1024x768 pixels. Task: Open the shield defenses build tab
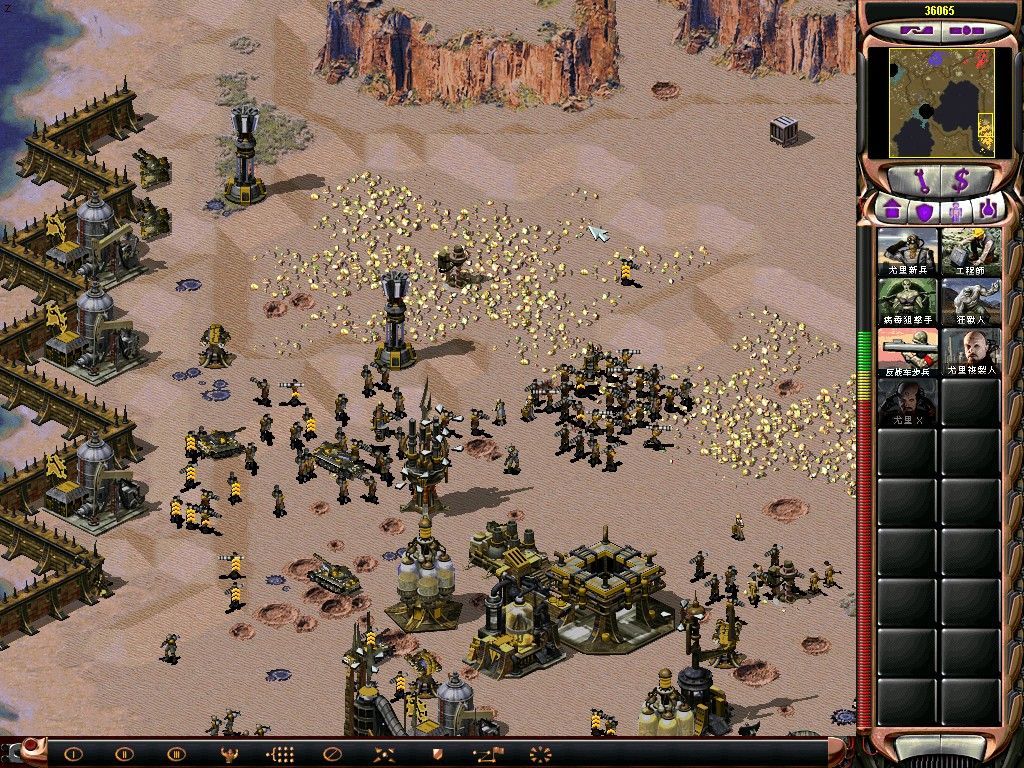coord(924,210)
